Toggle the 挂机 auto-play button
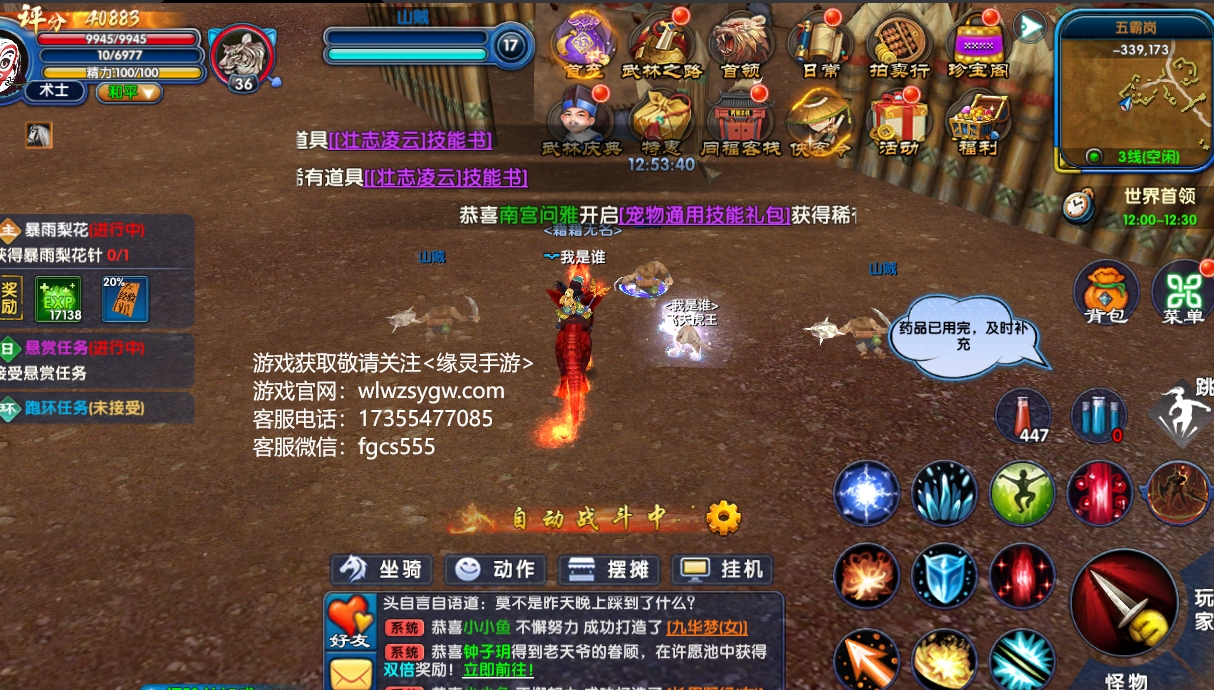 tap(723, 570)
